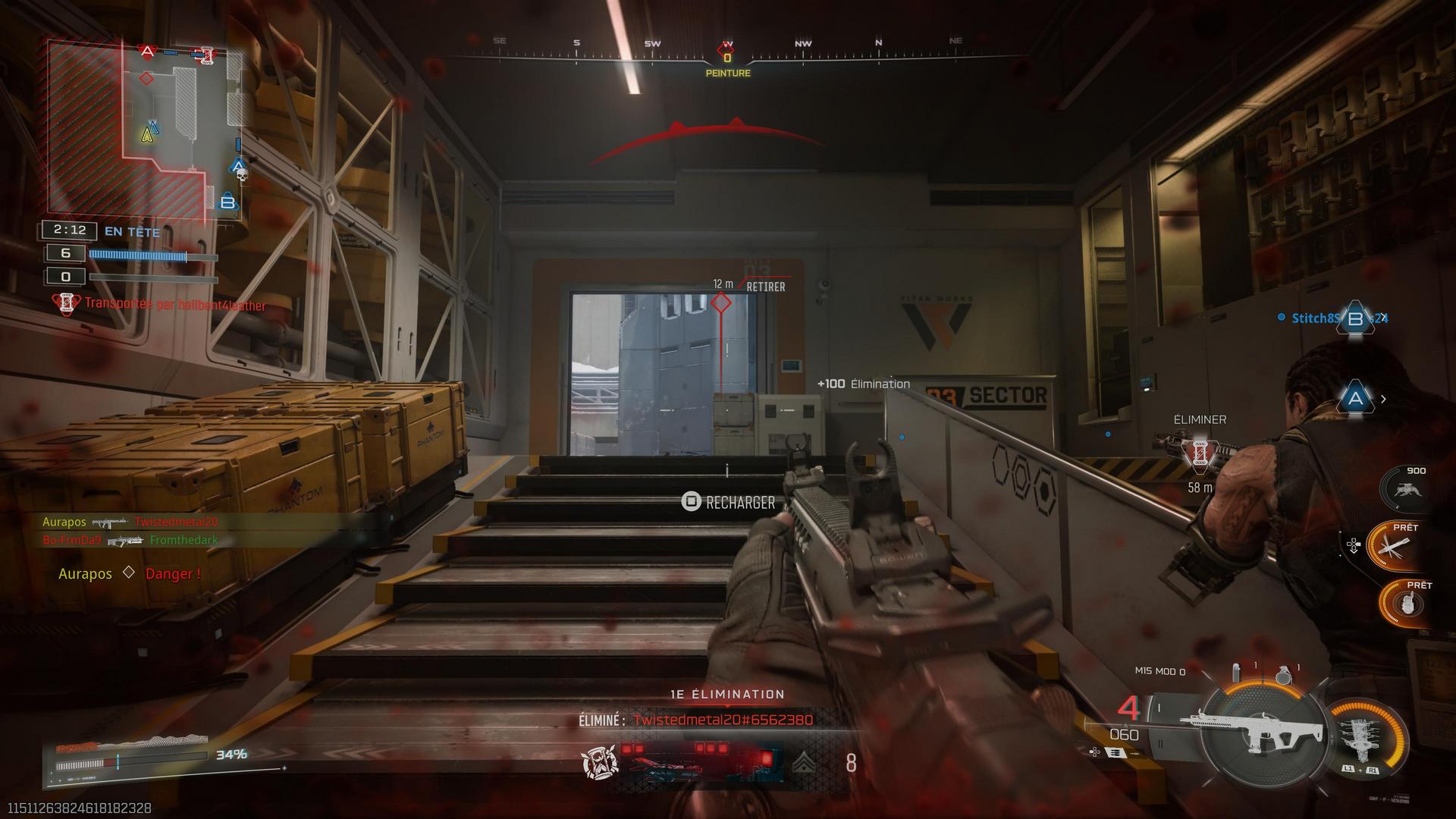Select the skull death marker on minimap
Viewport: 1456px width, 819px height.
[243, 176]
